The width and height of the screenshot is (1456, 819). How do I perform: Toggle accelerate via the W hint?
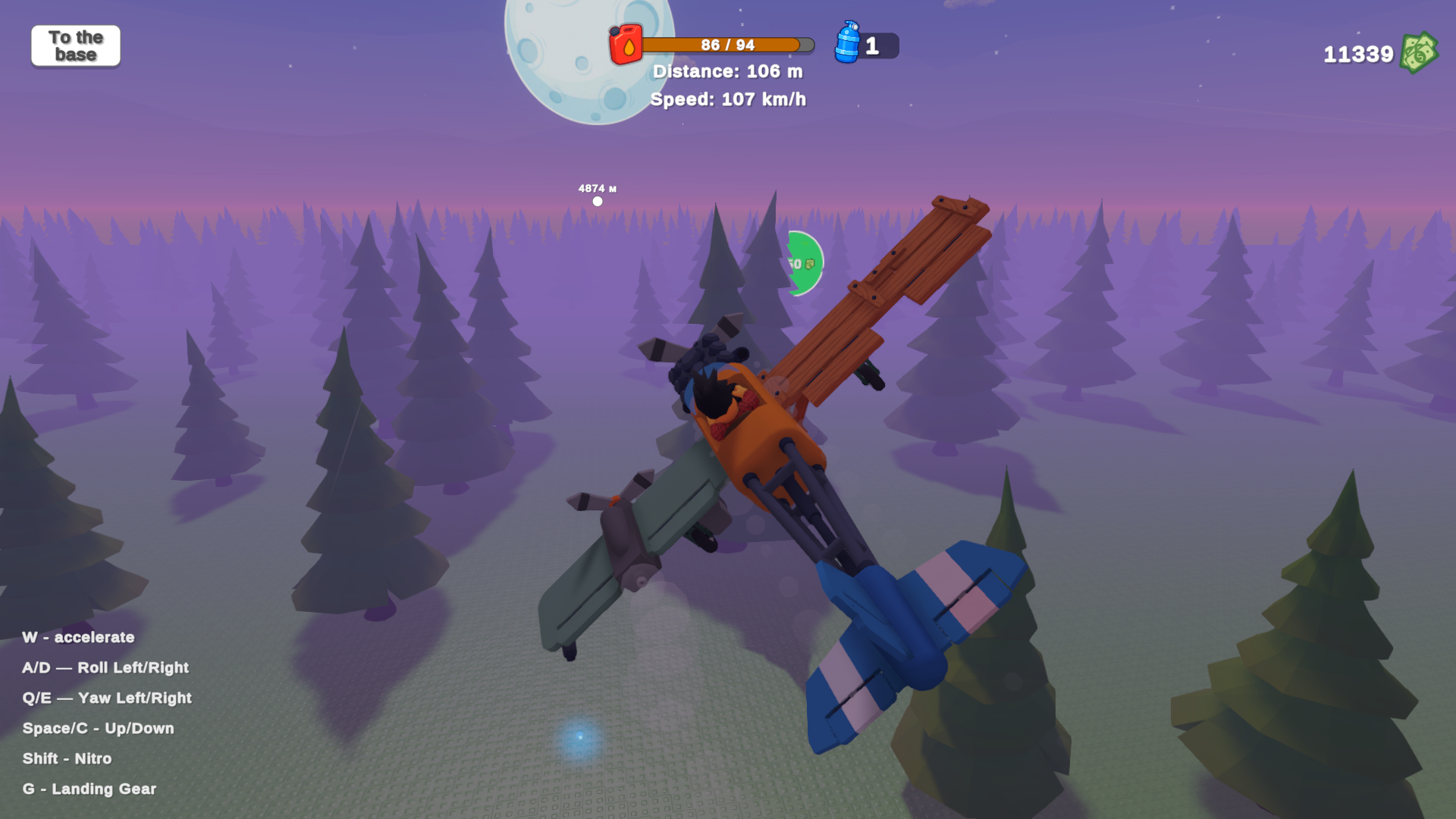click(x=79, y=637)
